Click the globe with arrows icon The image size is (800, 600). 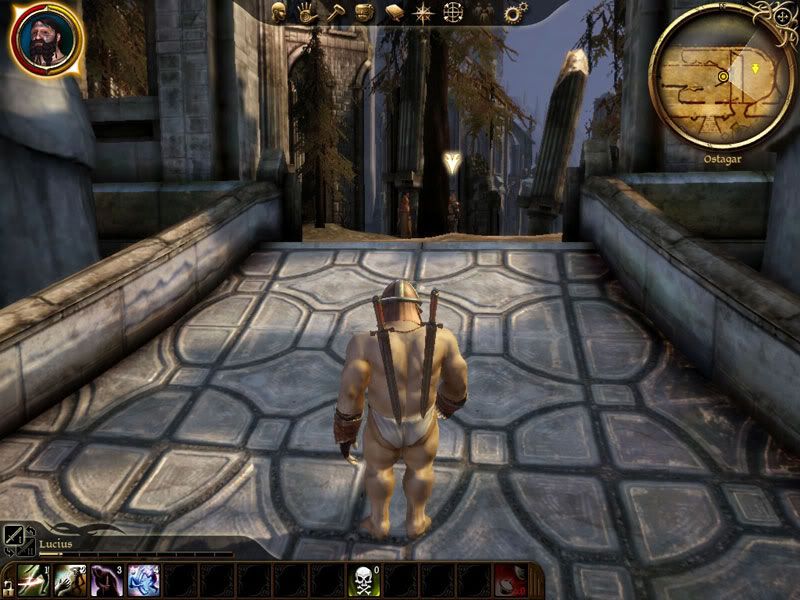[453, 12]
